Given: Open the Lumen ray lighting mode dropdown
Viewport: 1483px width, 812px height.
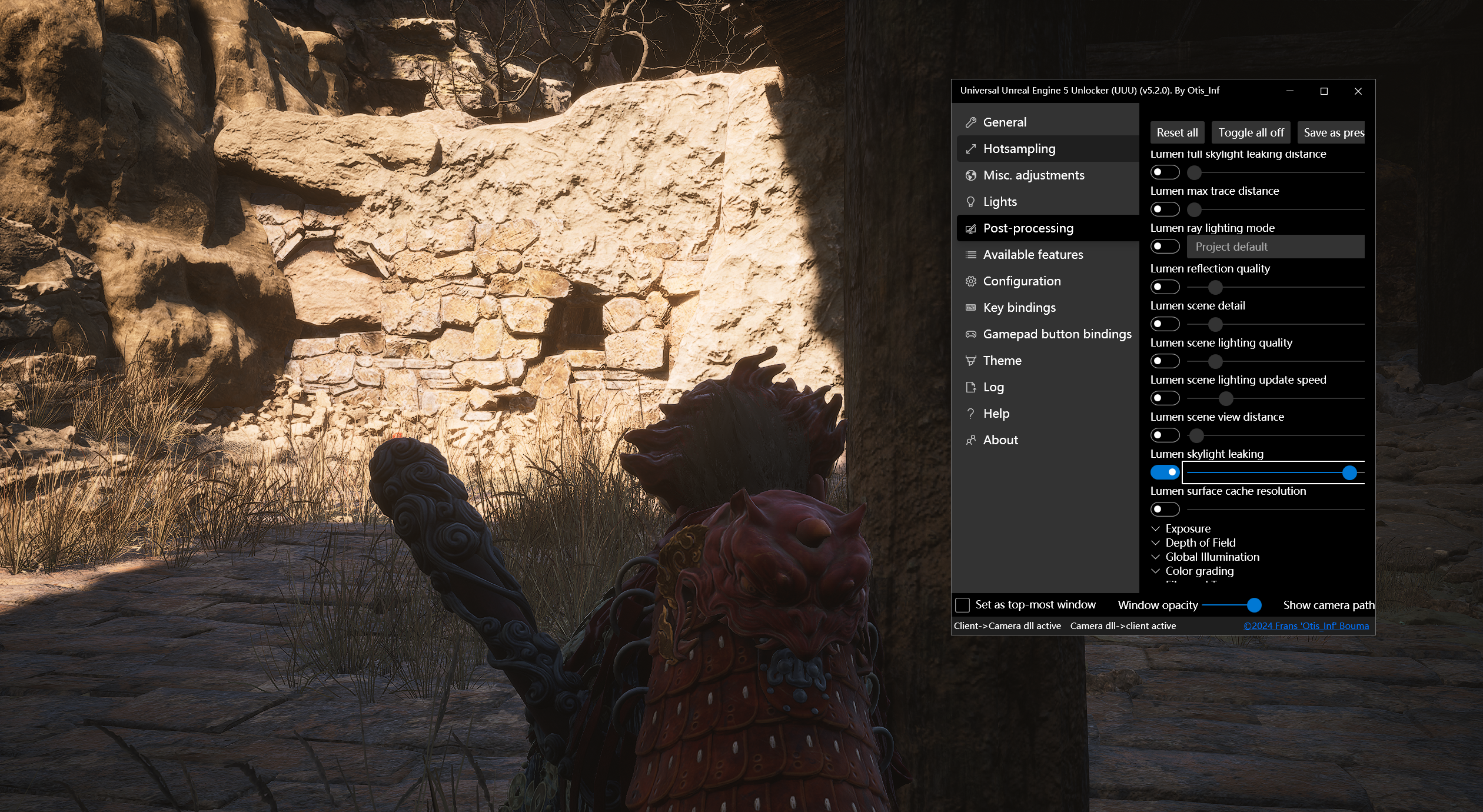Looking at the screenshot, I should click(1275, 247).
